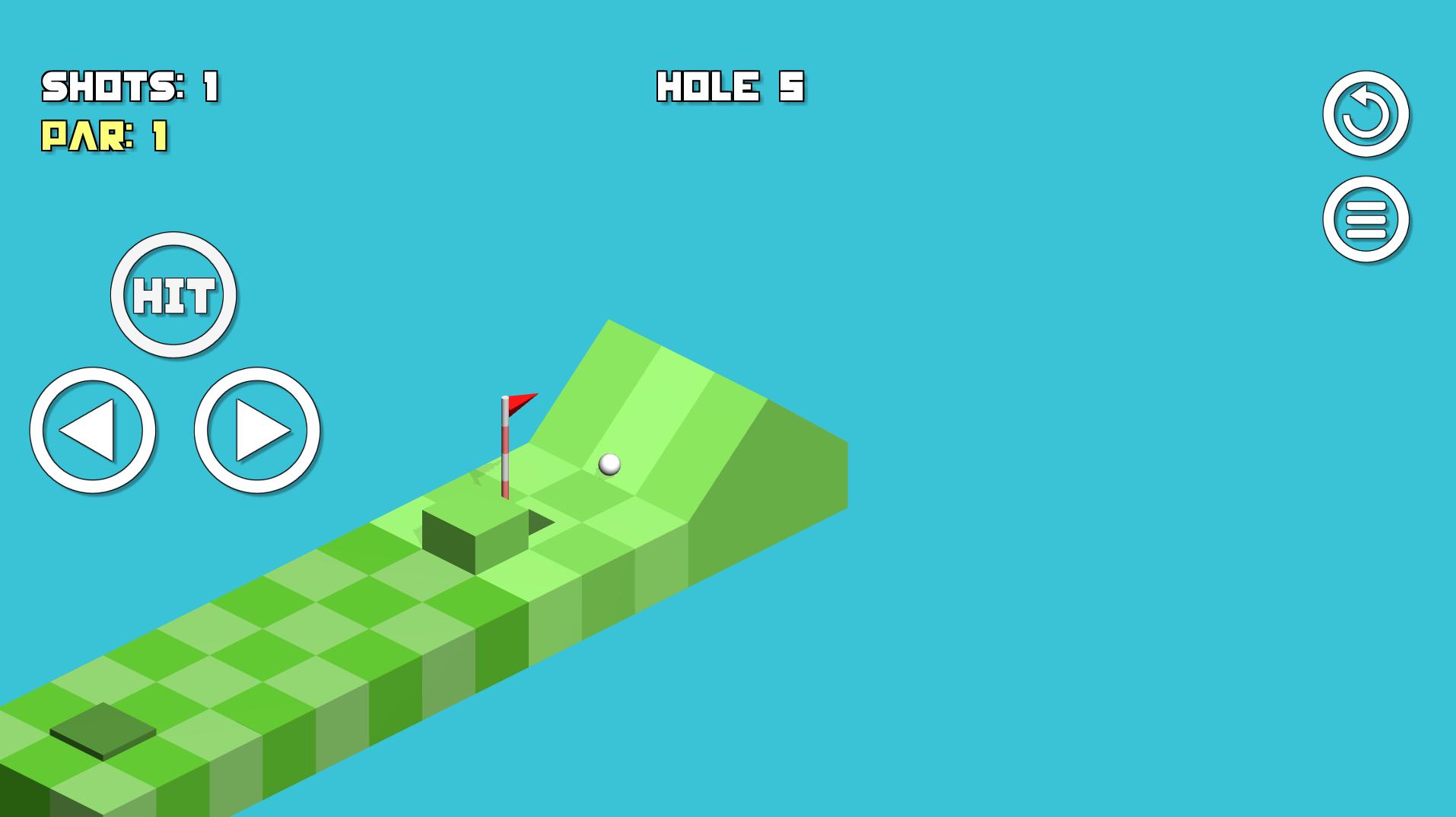The height and width of the screenshot is (817, 1456).
Task: Click the HOLE 5 title
Action: click(x=729, y=86)
